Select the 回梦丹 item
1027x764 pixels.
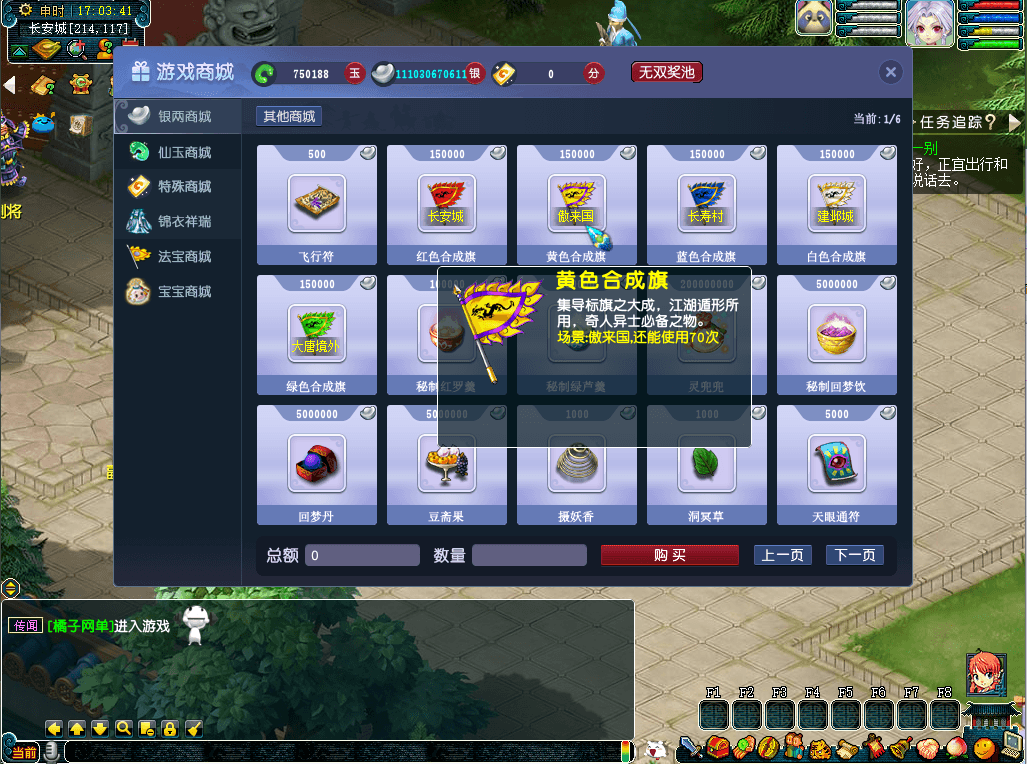[x=316, y=463]
